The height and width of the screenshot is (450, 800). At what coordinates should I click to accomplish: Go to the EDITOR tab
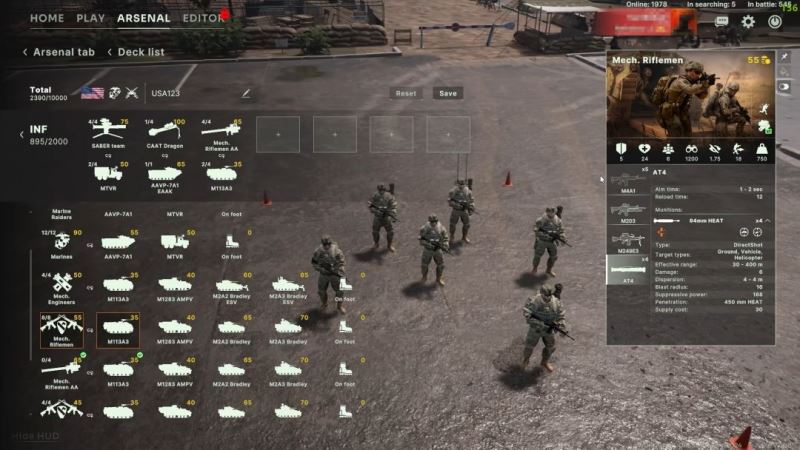click(x=203, y=18)
